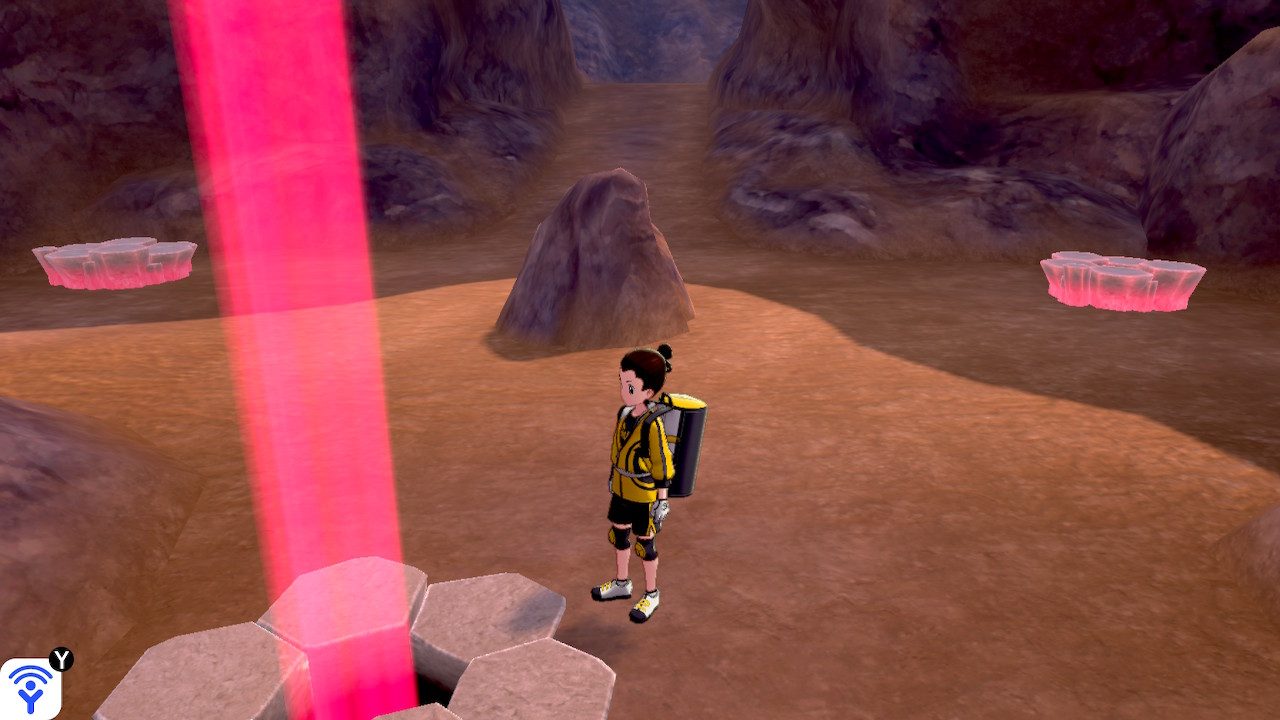This screenshot has height=720, width=1280.
Task: Open the Y-Comm wireless icon
Action: [30, 688]
